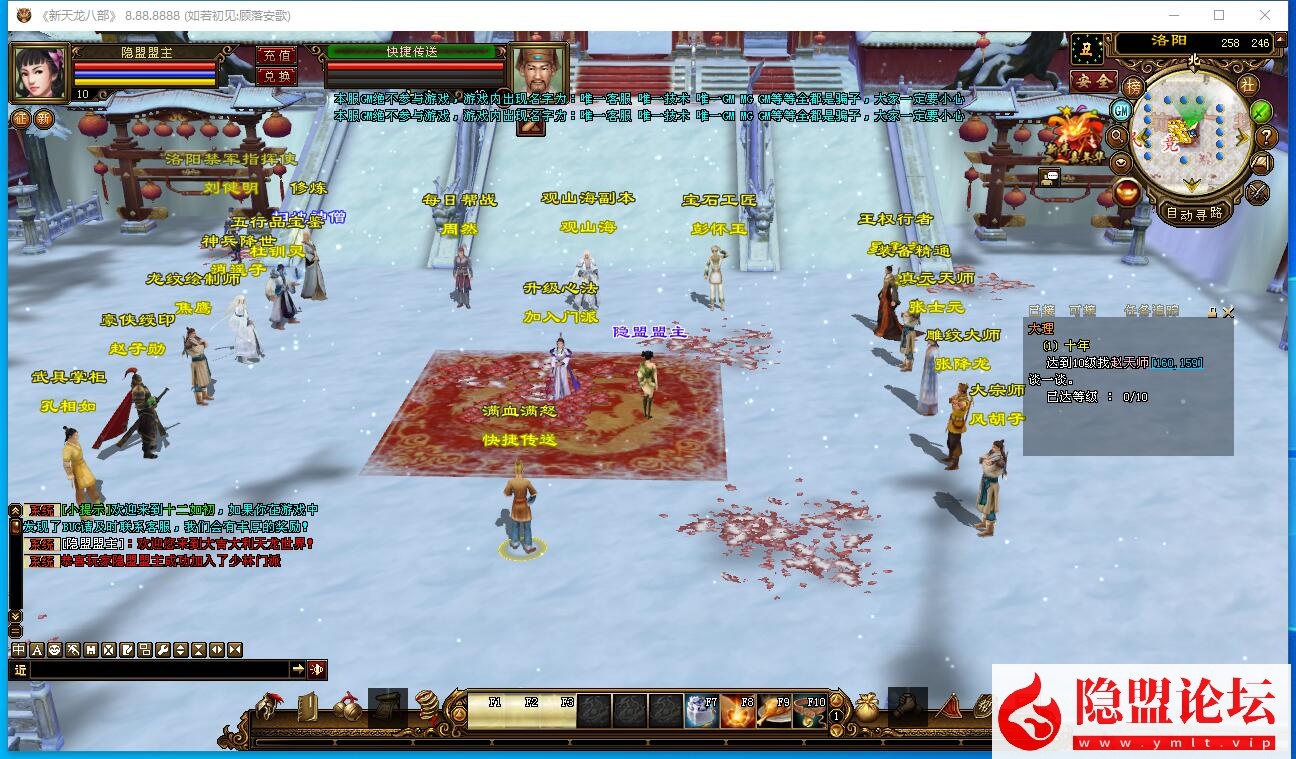
Task: Open the 社 social button
Action: point(1247,86)
